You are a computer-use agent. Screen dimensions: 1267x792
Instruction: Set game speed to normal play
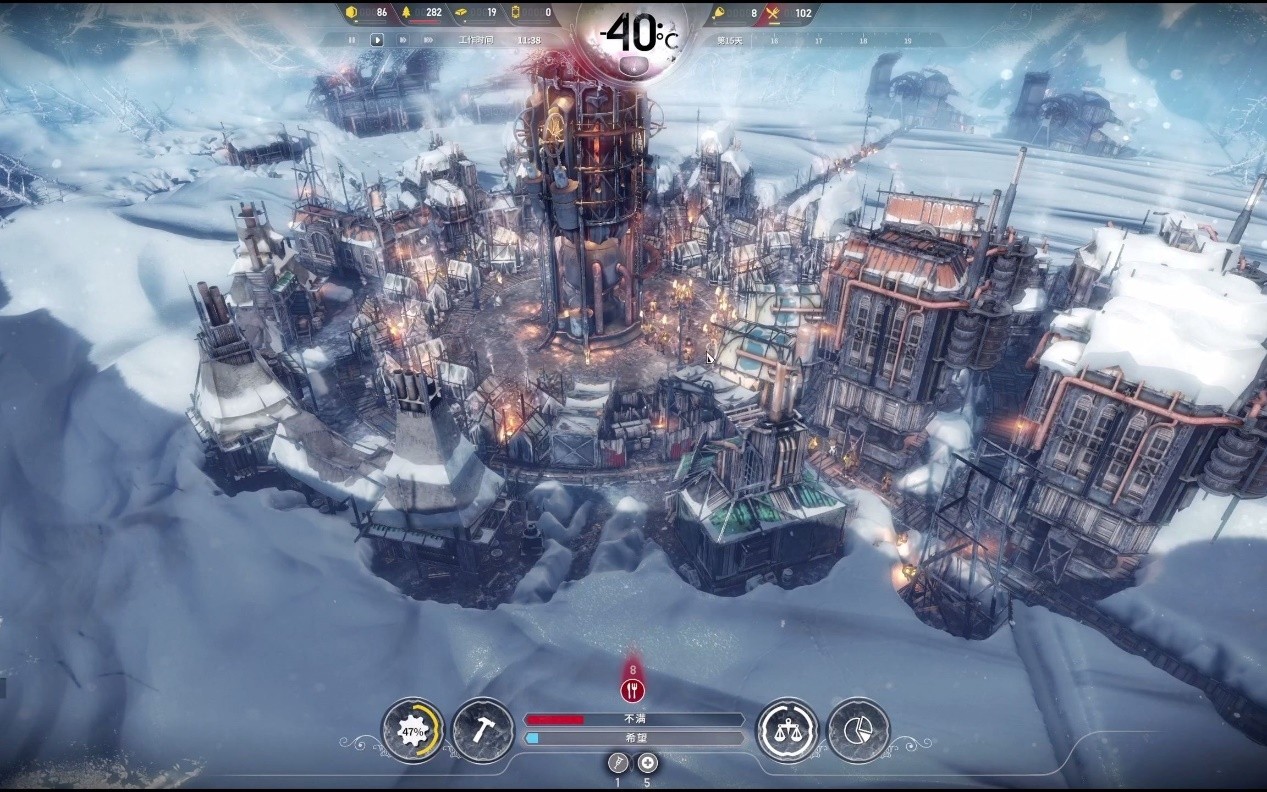(377, 40)
